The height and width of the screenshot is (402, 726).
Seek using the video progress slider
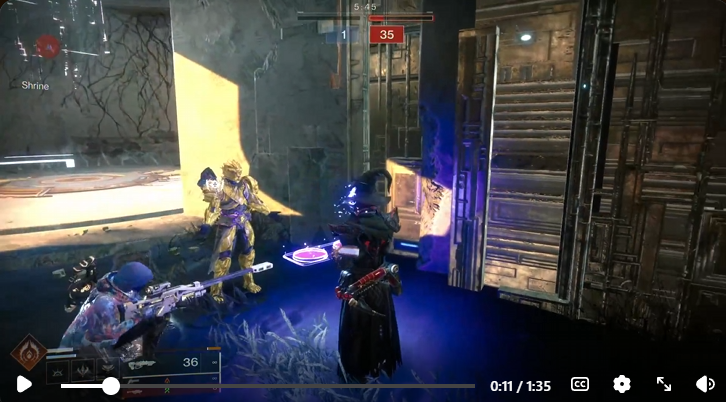(x=110, y=385)
